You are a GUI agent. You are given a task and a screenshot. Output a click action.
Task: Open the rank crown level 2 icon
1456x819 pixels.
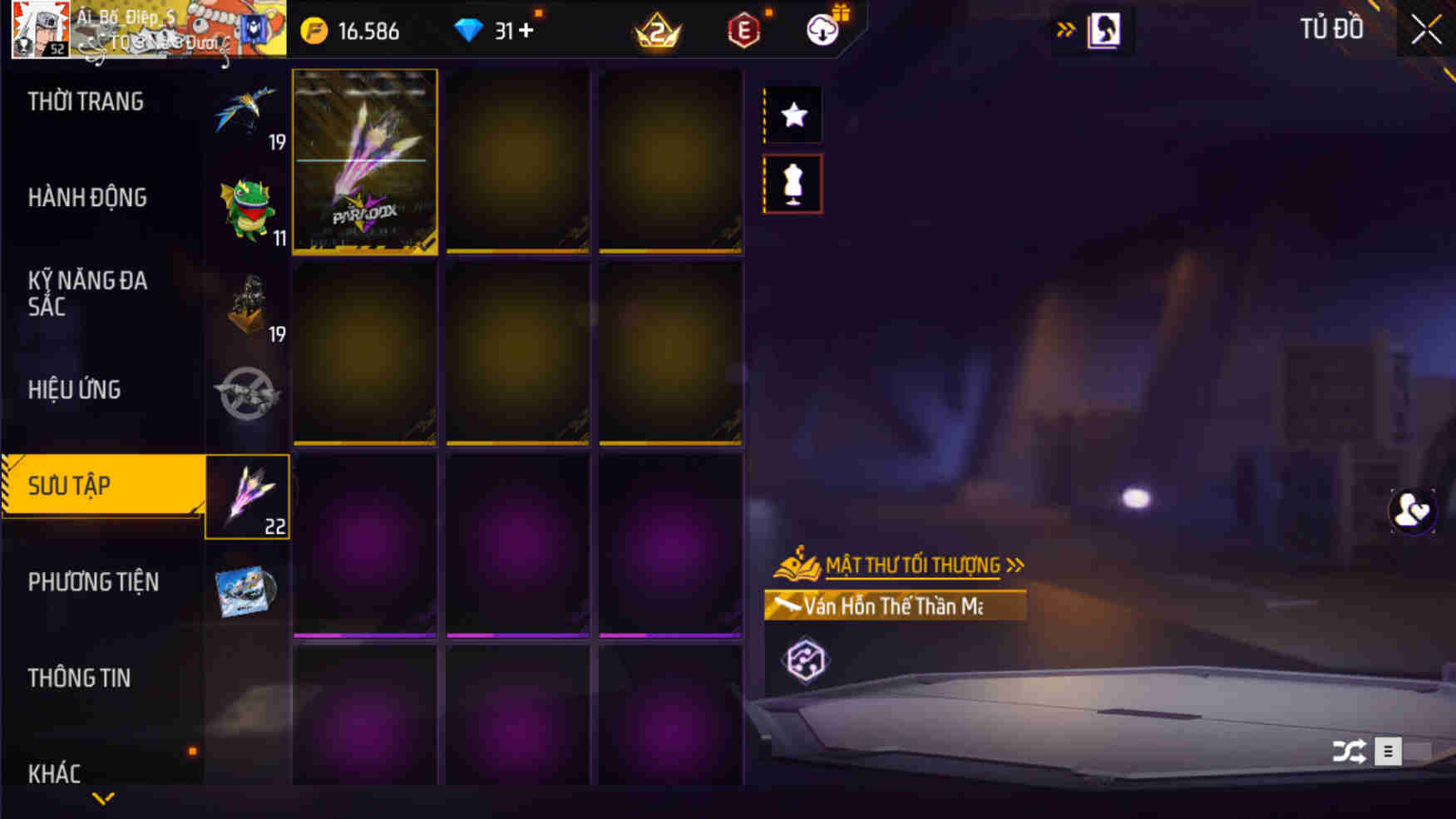656,32
